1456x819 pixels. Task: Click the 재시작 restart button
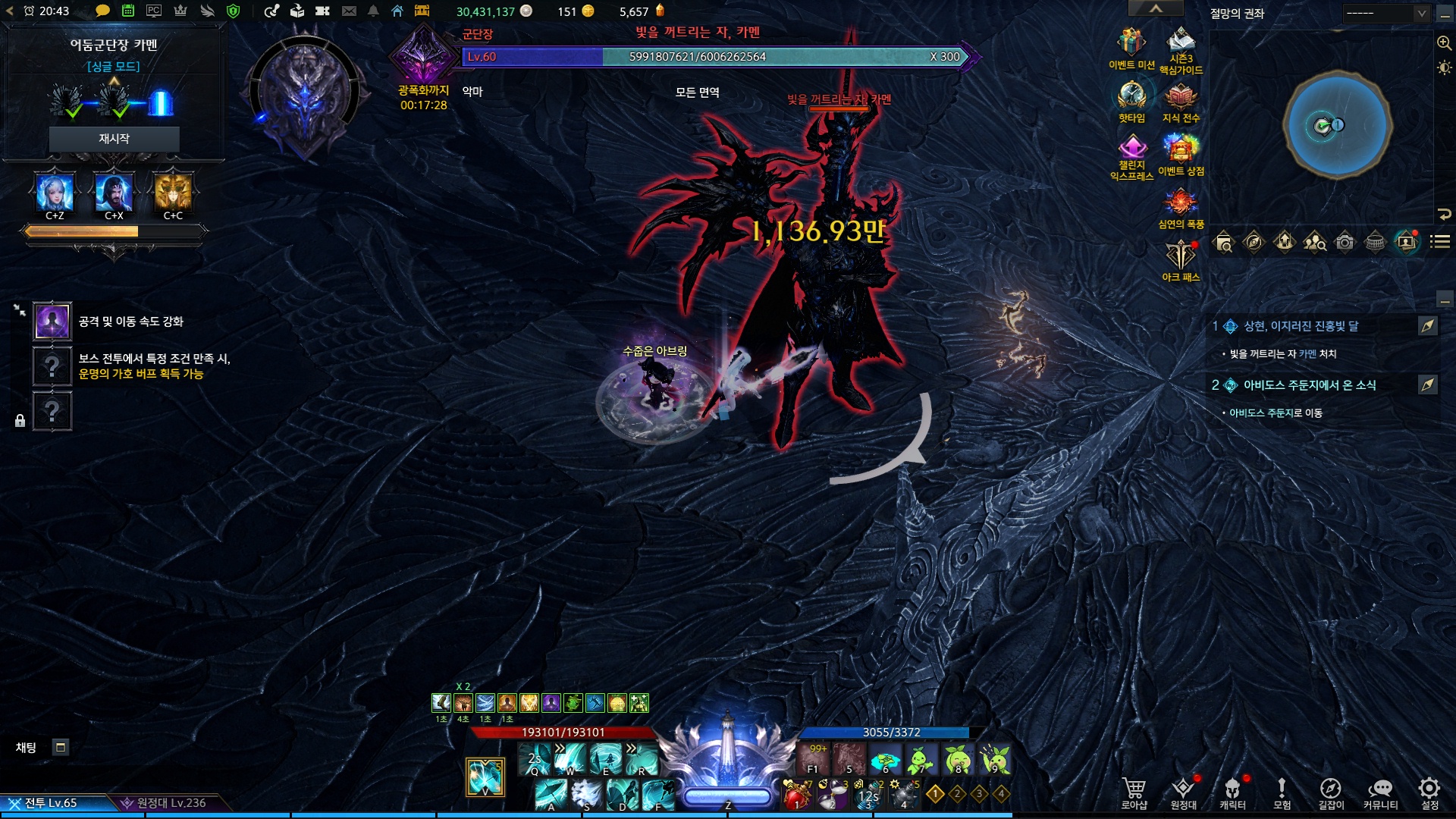[114, 139]
